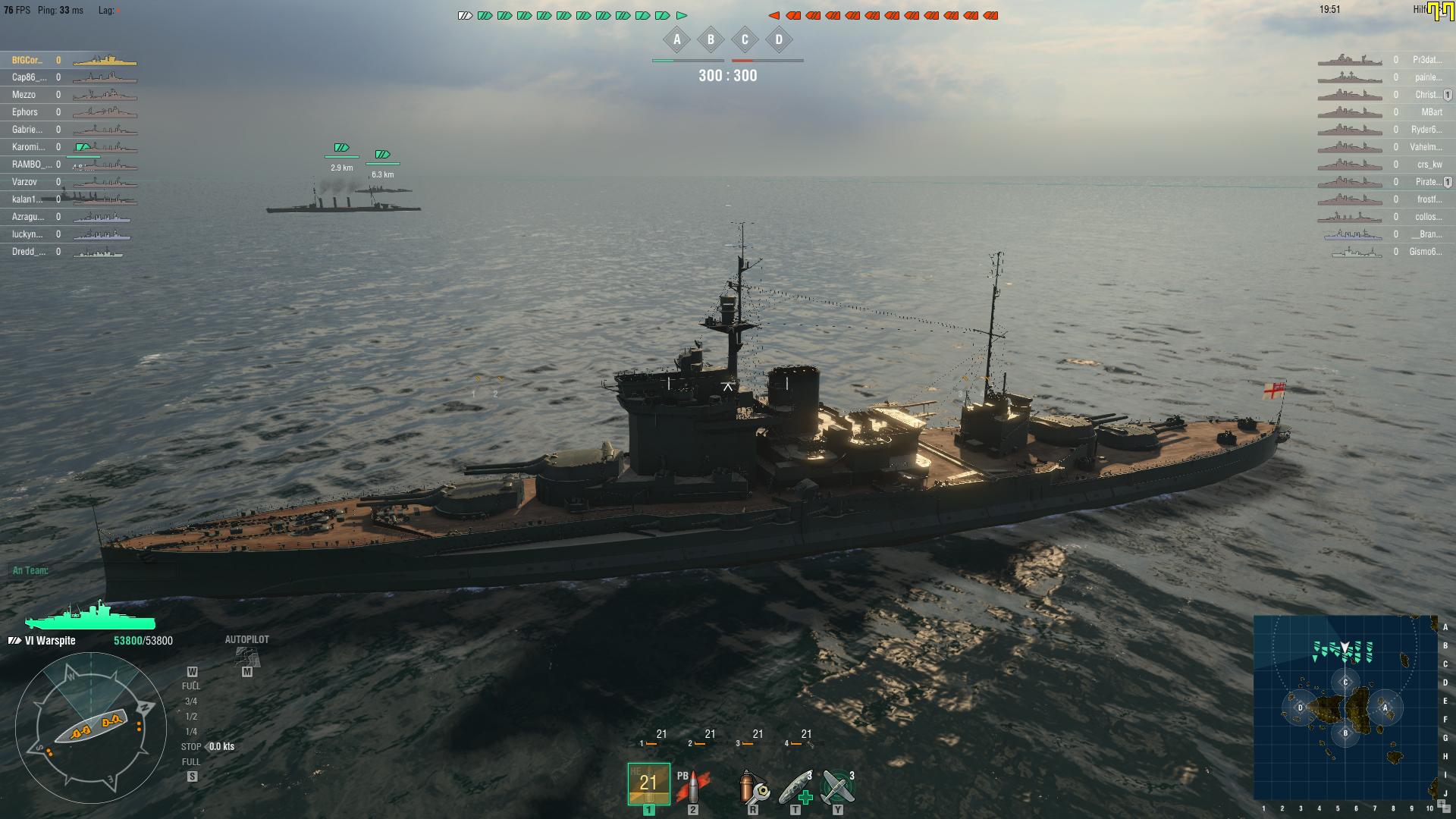Screen dimensions: 1456x819
Task: Launch the Spotting Aircraft consumable (Y)
Action: coord(837,786)
